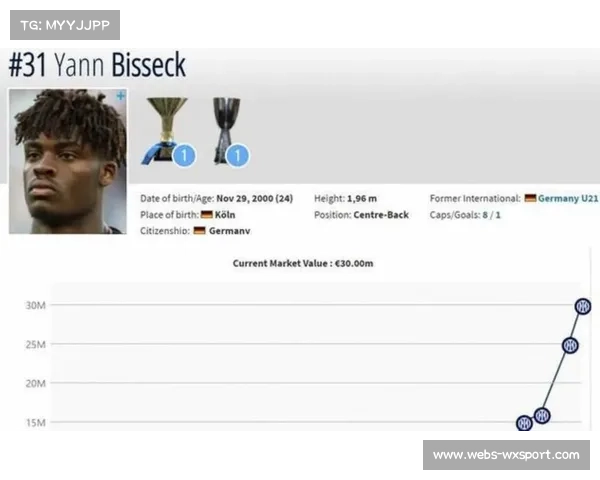Open Yann Bisseck's player portrait photo

coord(67,162)
